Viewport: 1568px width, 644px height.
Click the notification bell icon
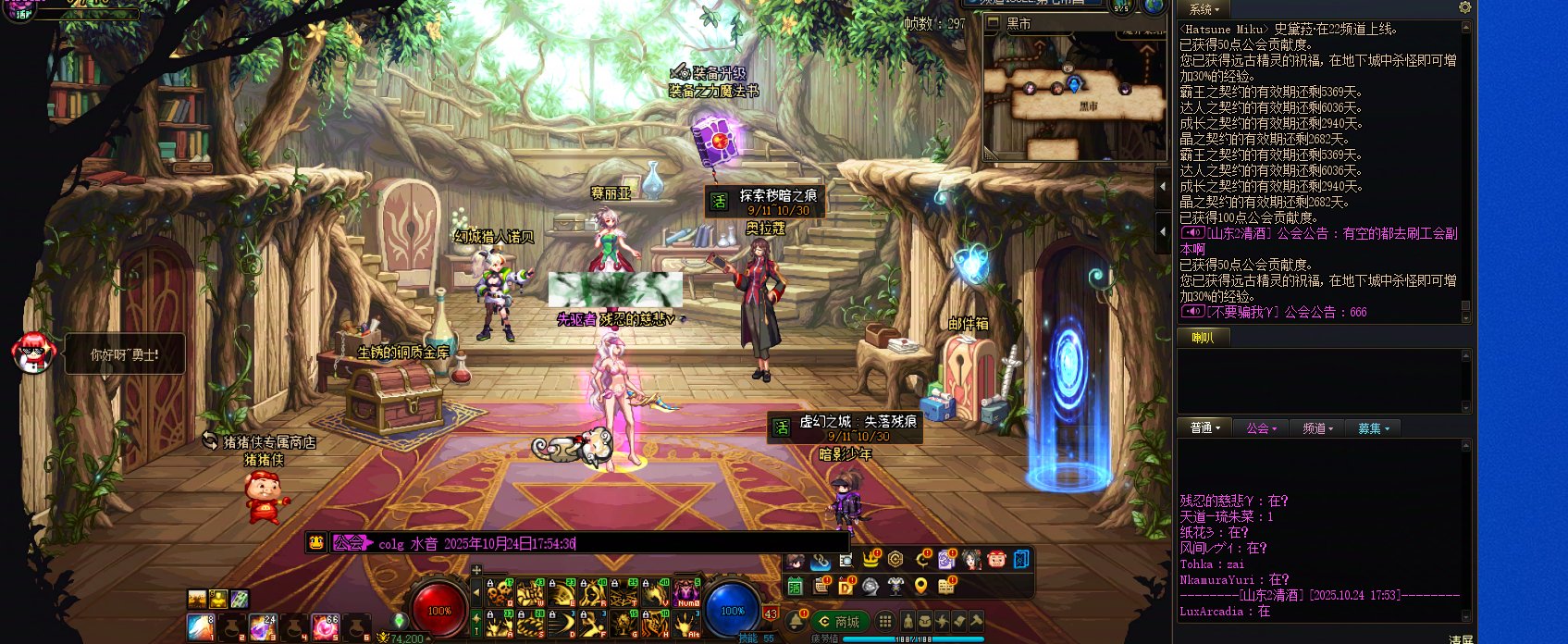(796, 620)
